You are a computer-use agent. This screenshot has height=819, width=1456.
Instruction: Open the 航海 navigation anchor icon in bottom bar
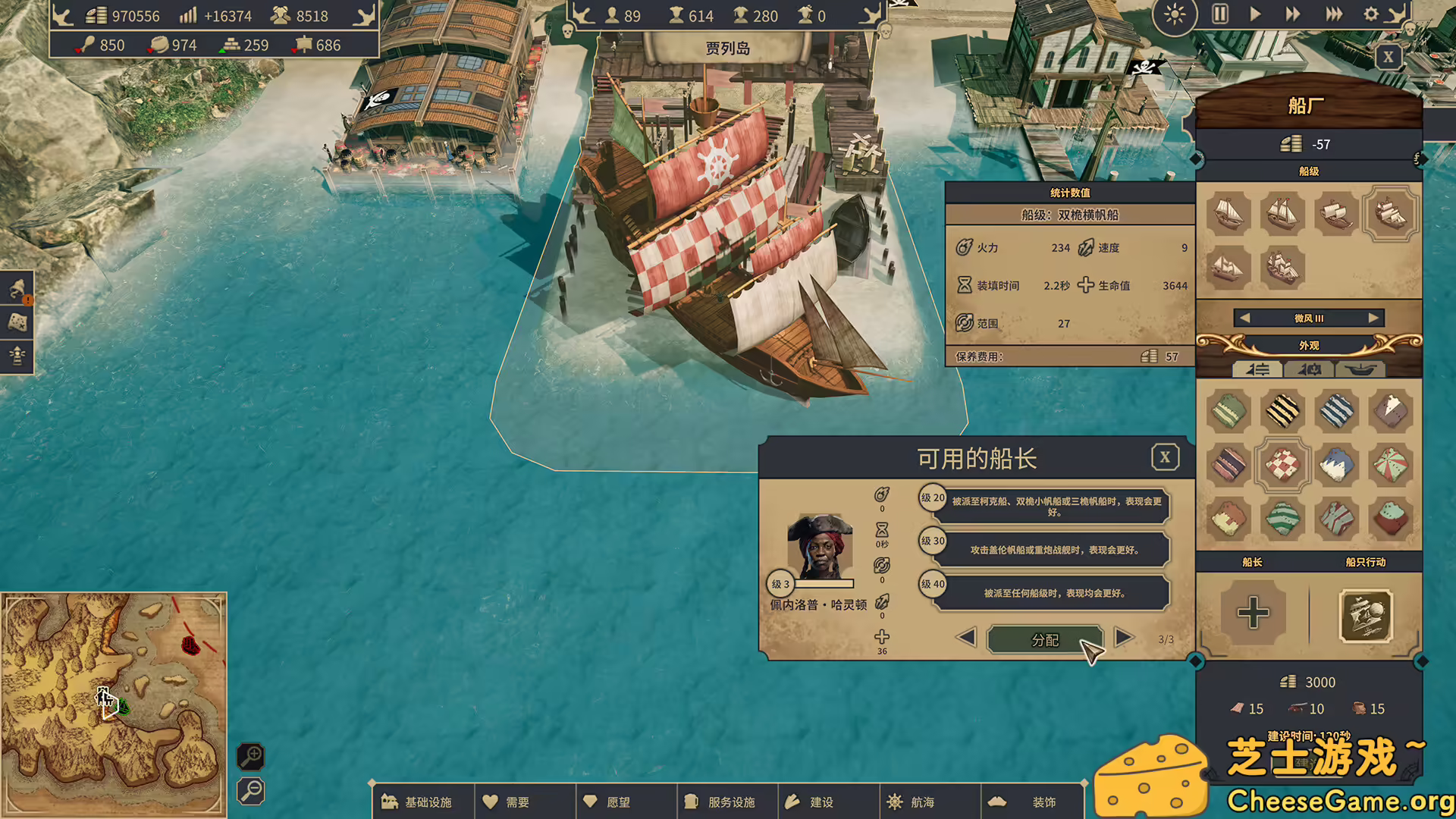click(896, 801)
